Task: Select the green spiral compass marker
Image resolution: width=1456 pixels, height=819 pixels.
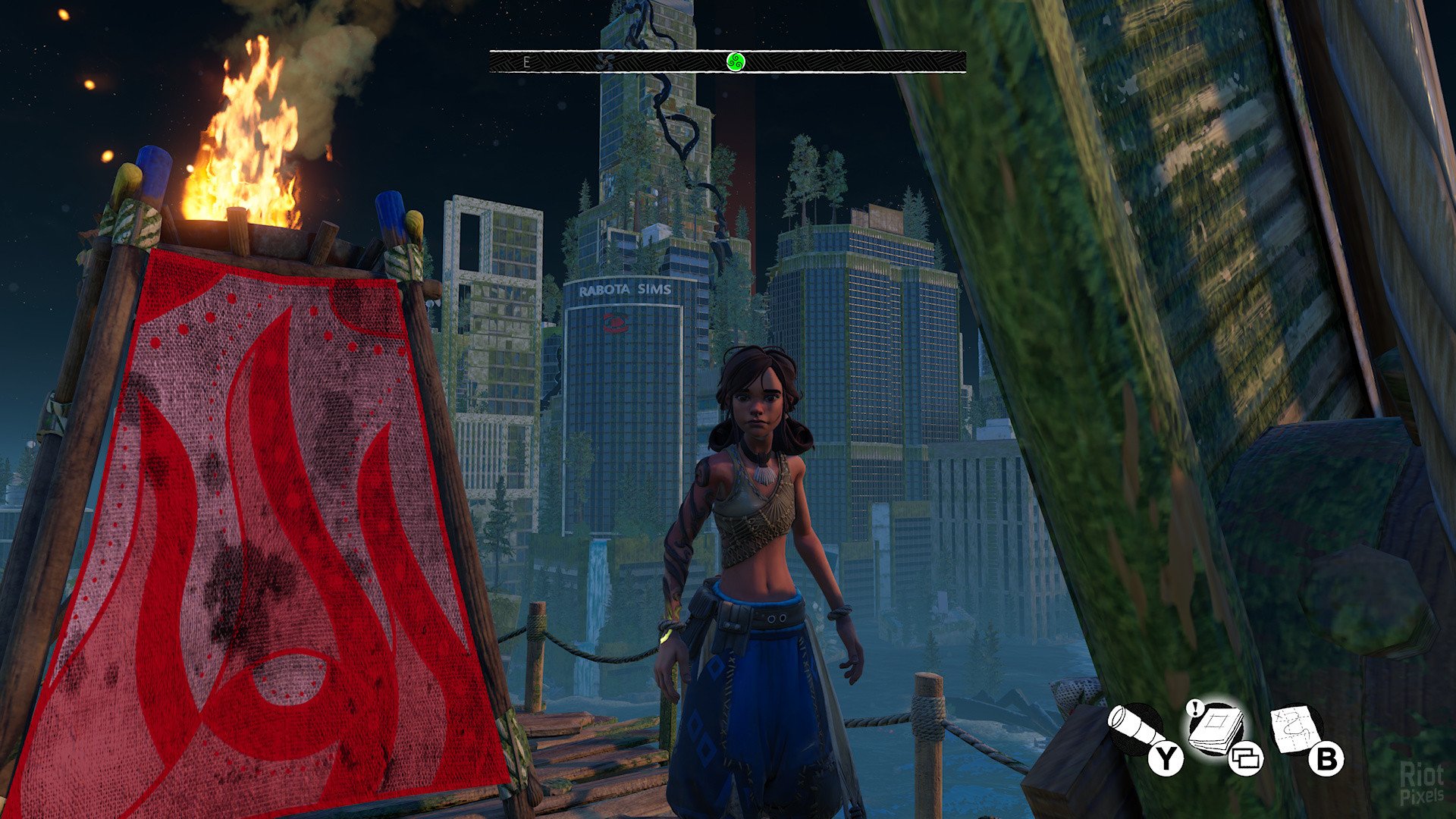Action: coord(736,61)
